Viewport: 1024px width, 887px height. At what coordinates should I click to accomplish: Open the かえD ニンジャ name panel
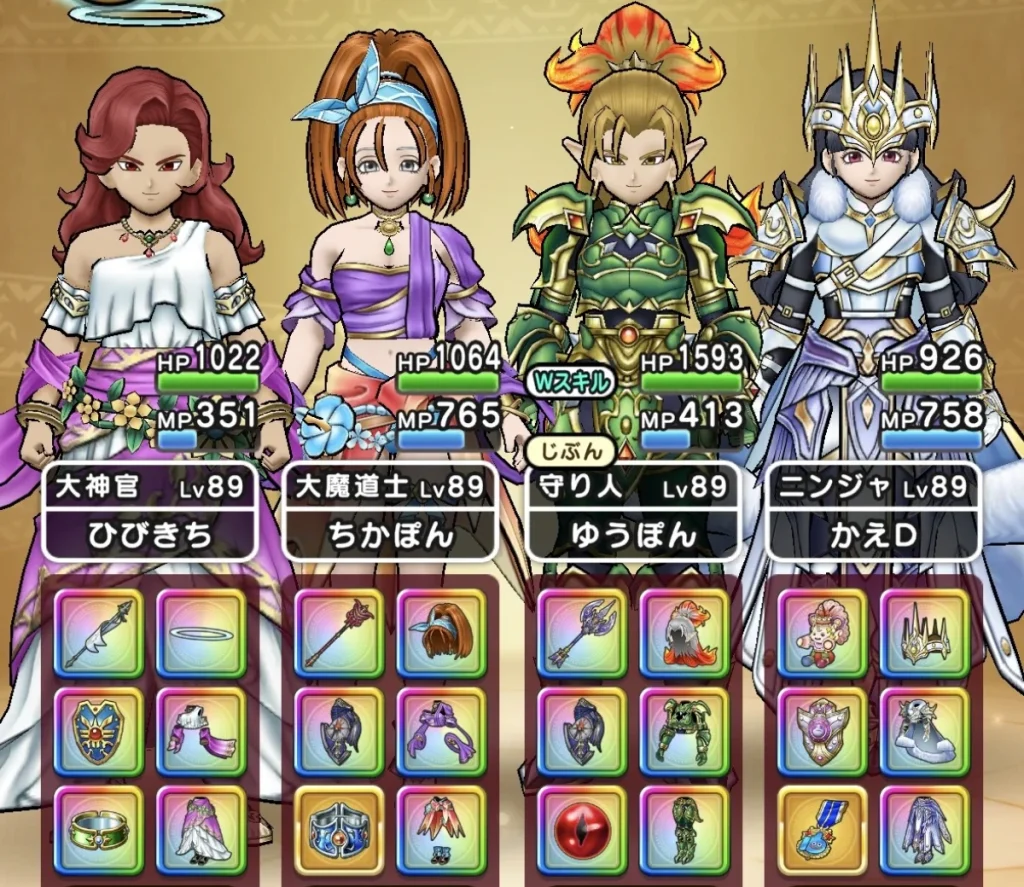pyautogui.click(x=873, y=512)
